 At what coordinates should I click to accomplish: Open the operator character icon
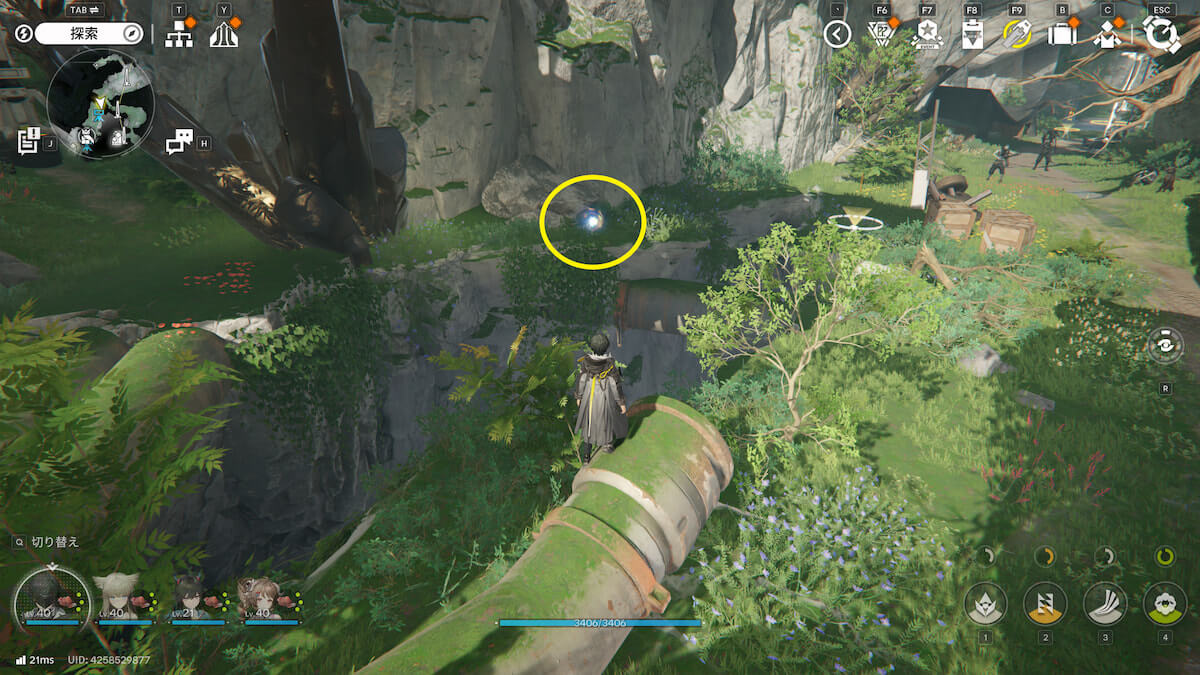tap(1107, 35)
